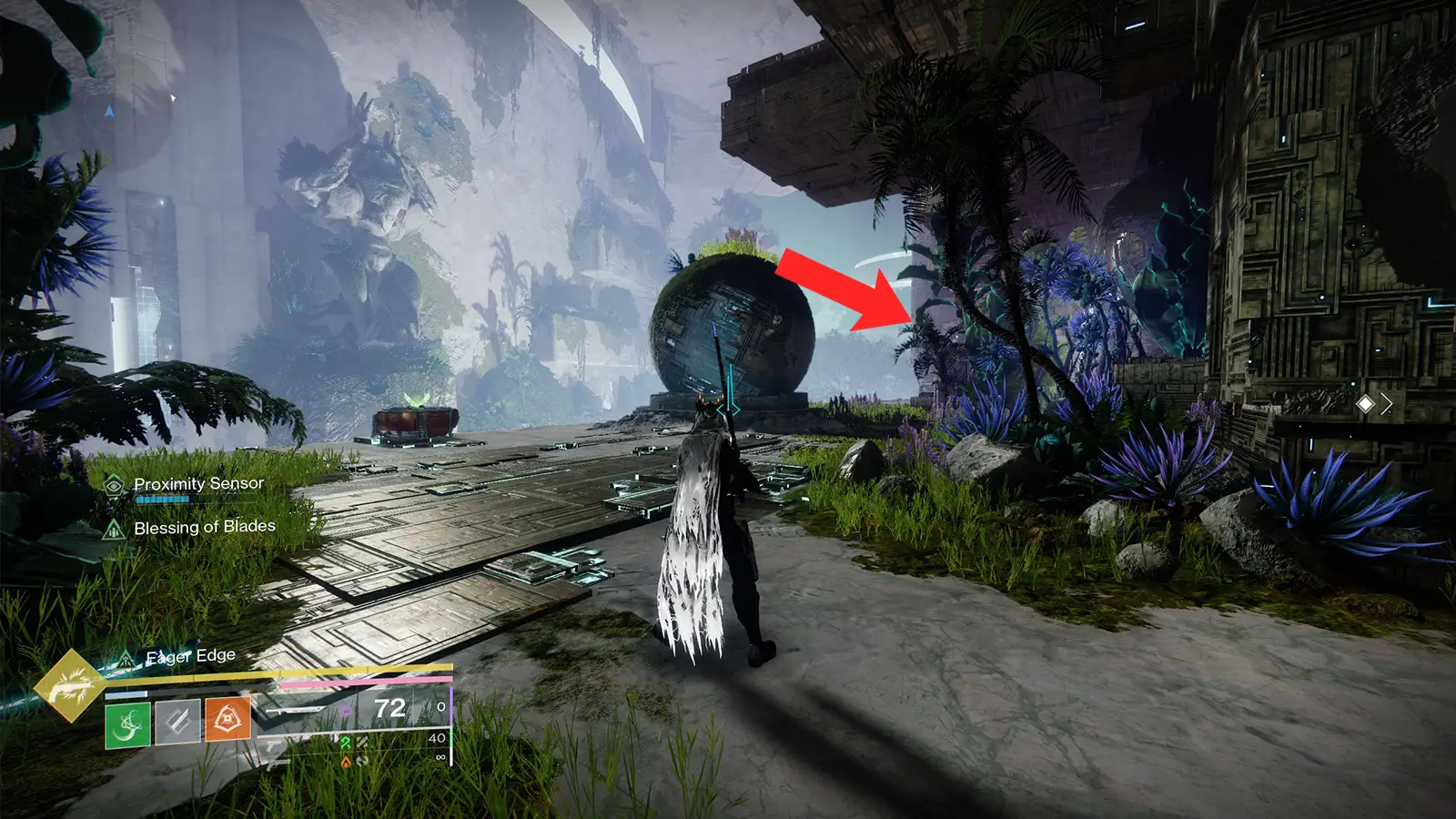Click the red arrow pointing at the plants
This screenshot has width=1456, height=819.
pos(837,291)
